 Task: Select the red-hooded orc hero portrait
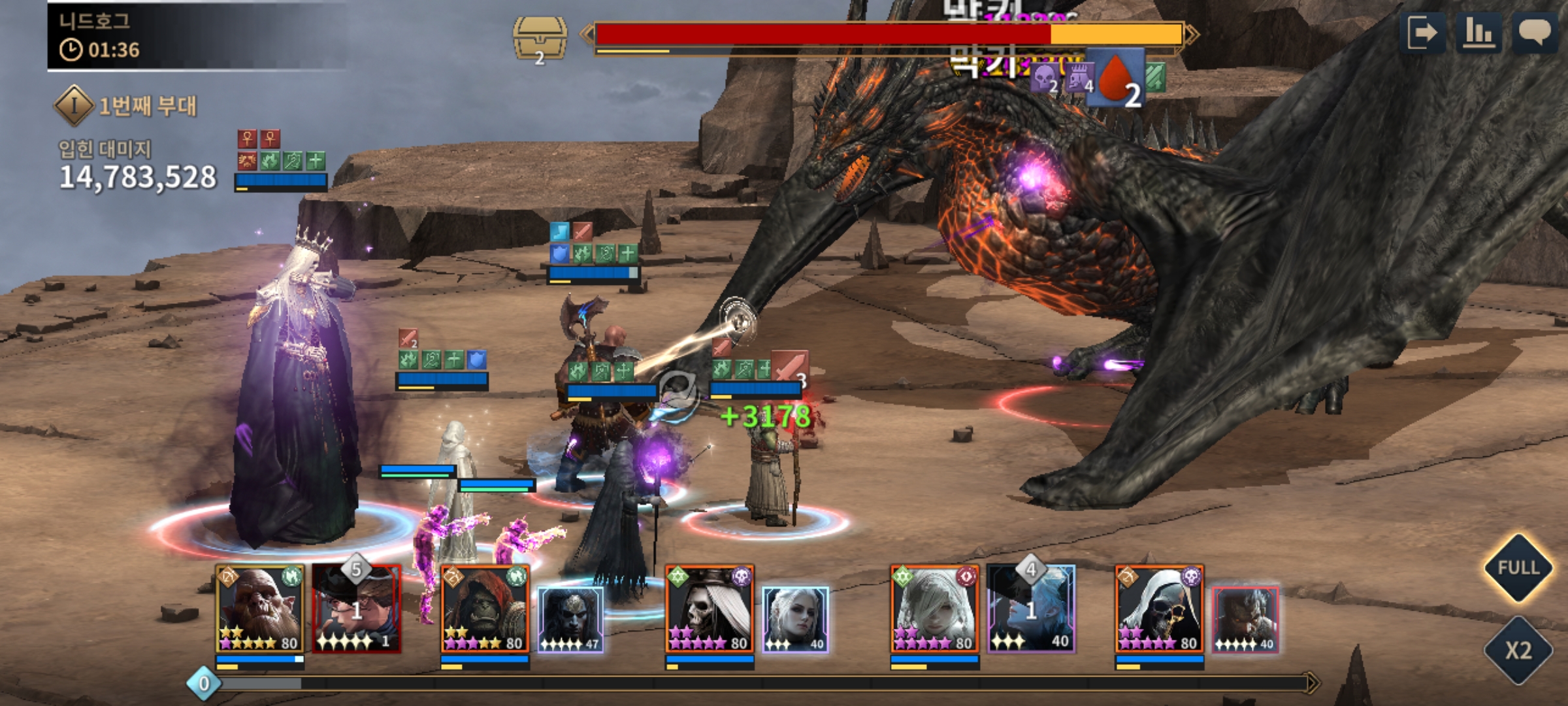tap(485, 609)
